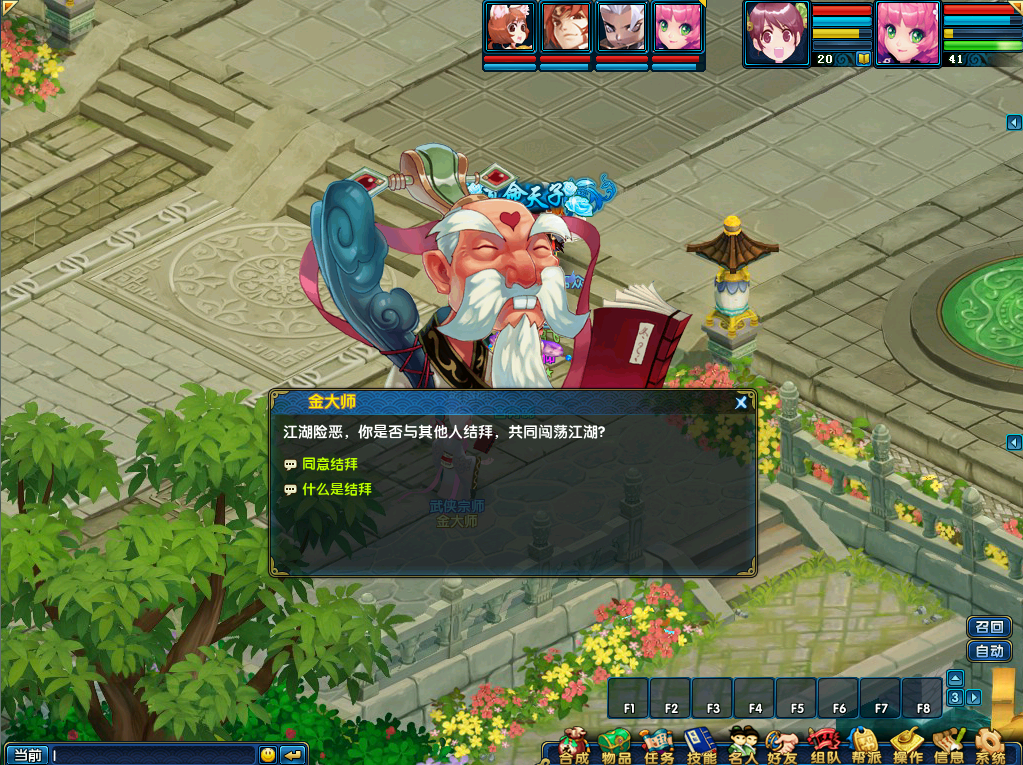Image resolution: width=1023 pixels, height=765 pixels.
Task: Open the 操作 actions menu
Action: pos(907,746)
